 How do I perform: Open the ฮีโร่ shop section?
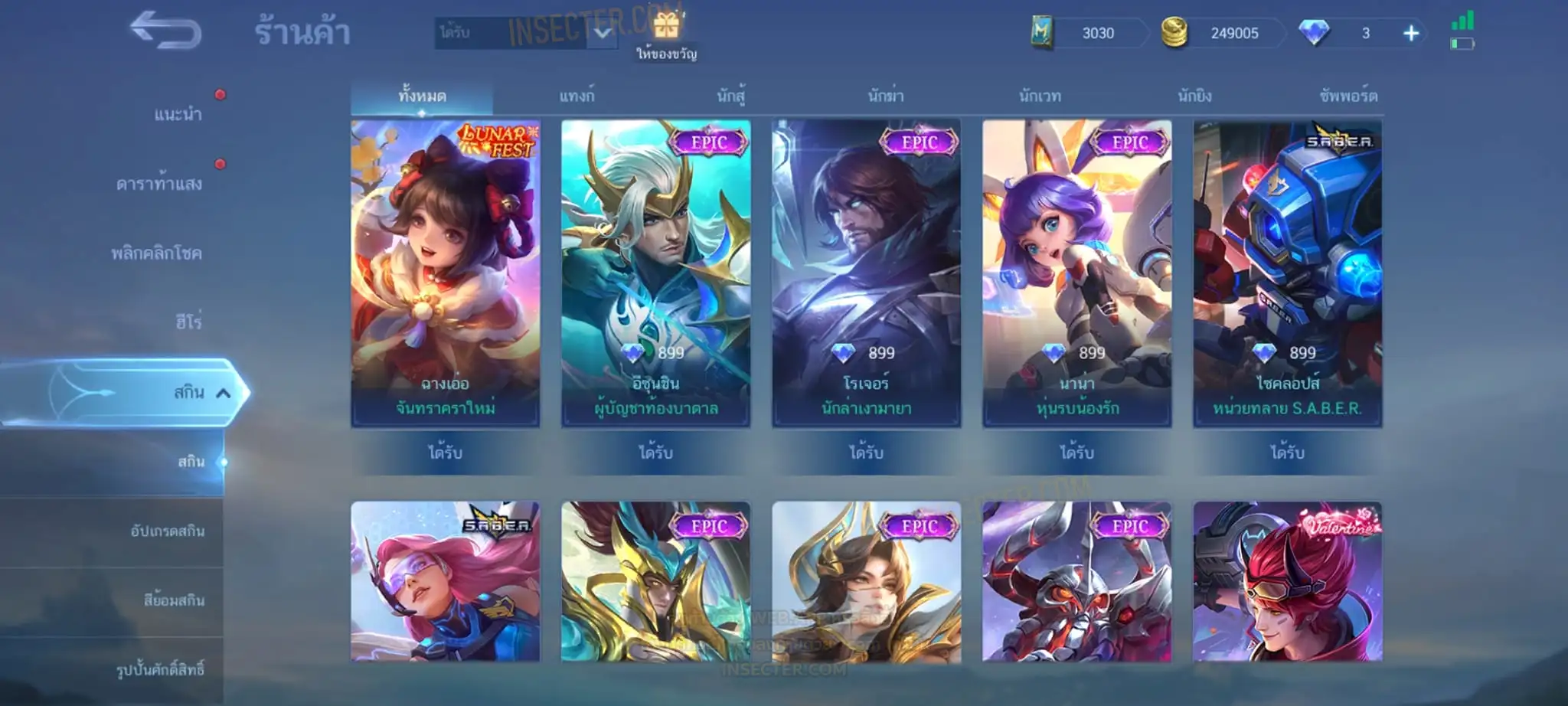188,322
